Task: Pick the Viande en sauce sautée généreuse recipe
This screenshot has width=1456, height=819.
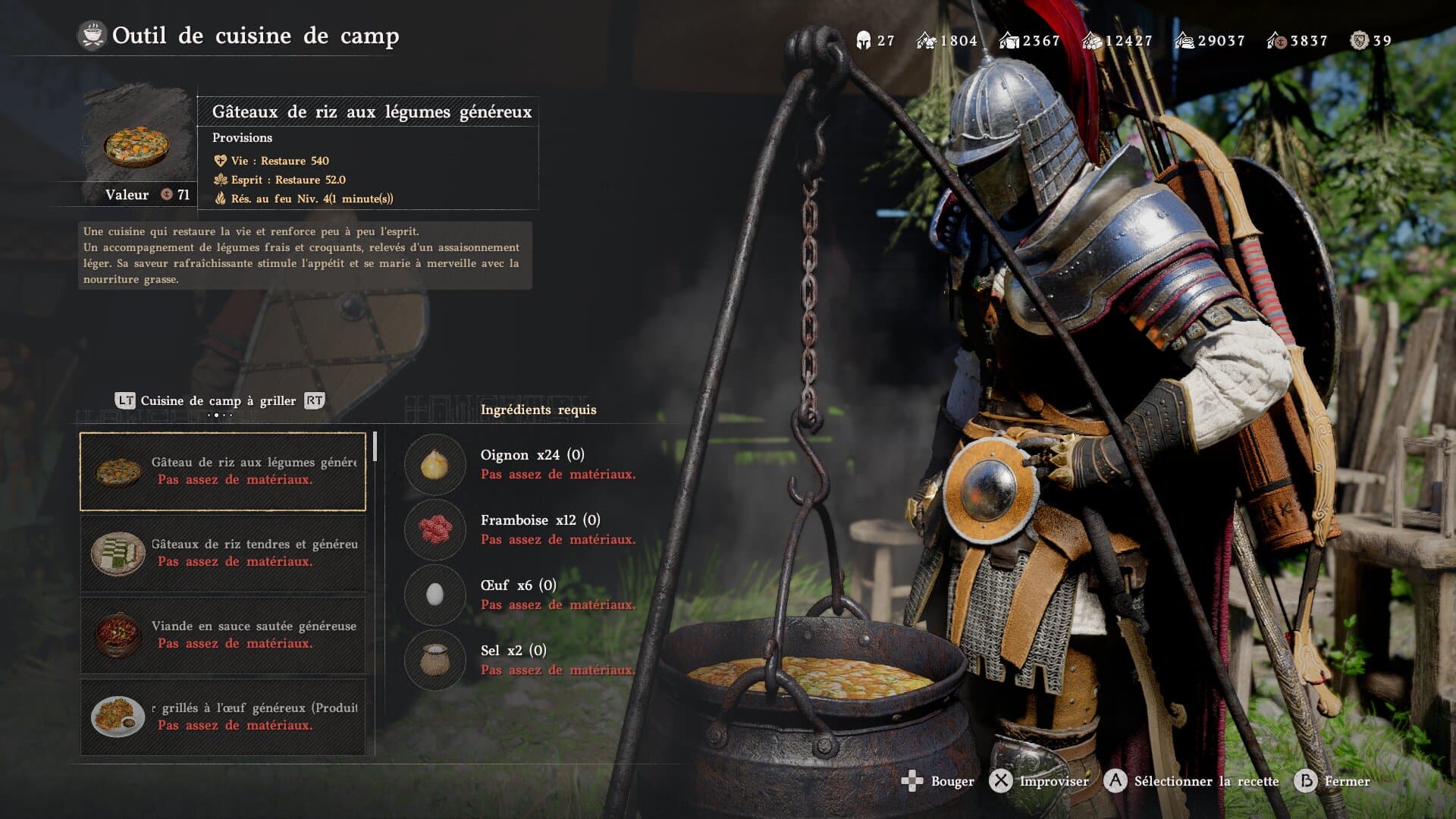Action: tap(223, 635)
